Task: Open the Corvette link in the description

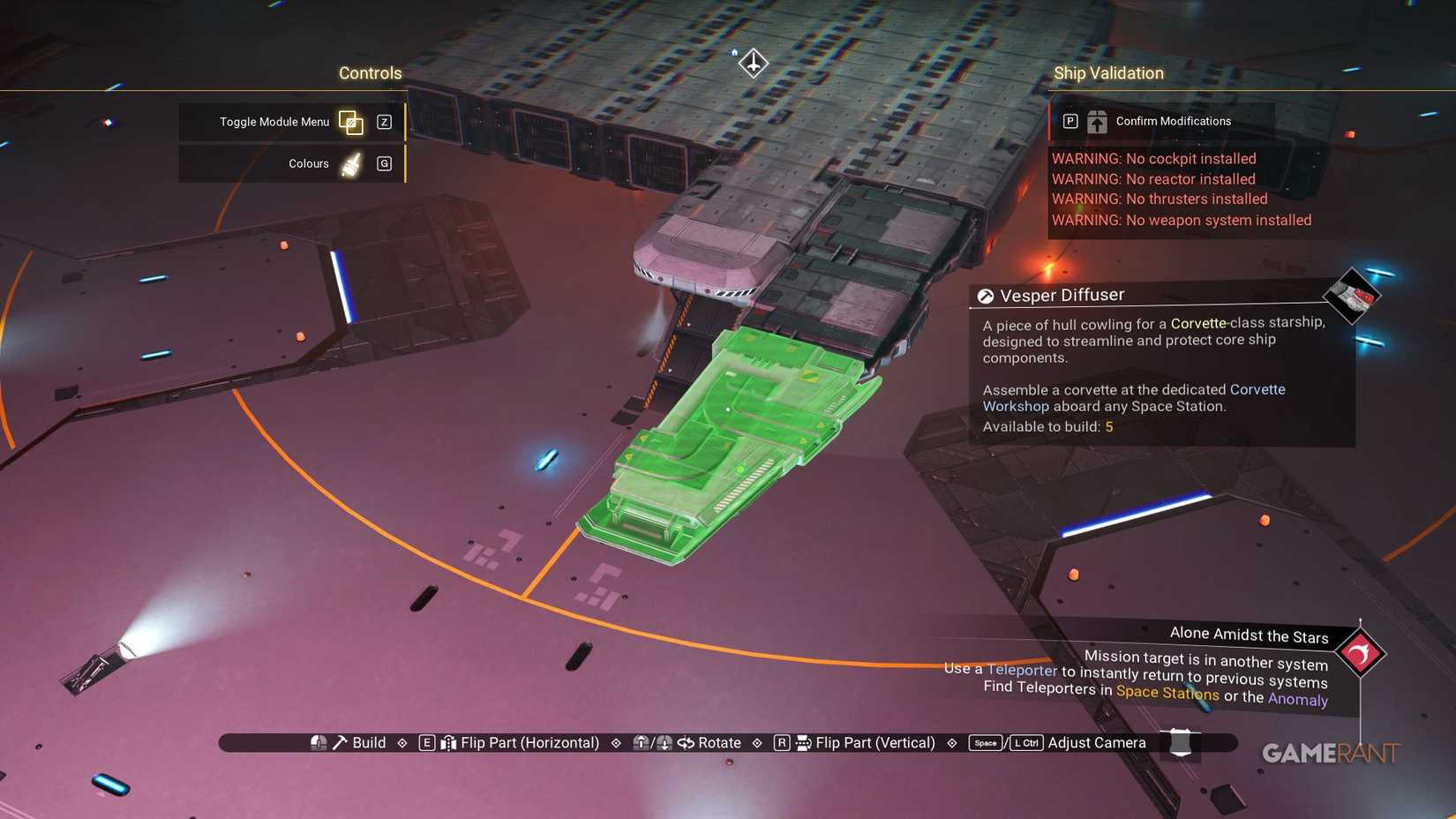Action: 1198,323
